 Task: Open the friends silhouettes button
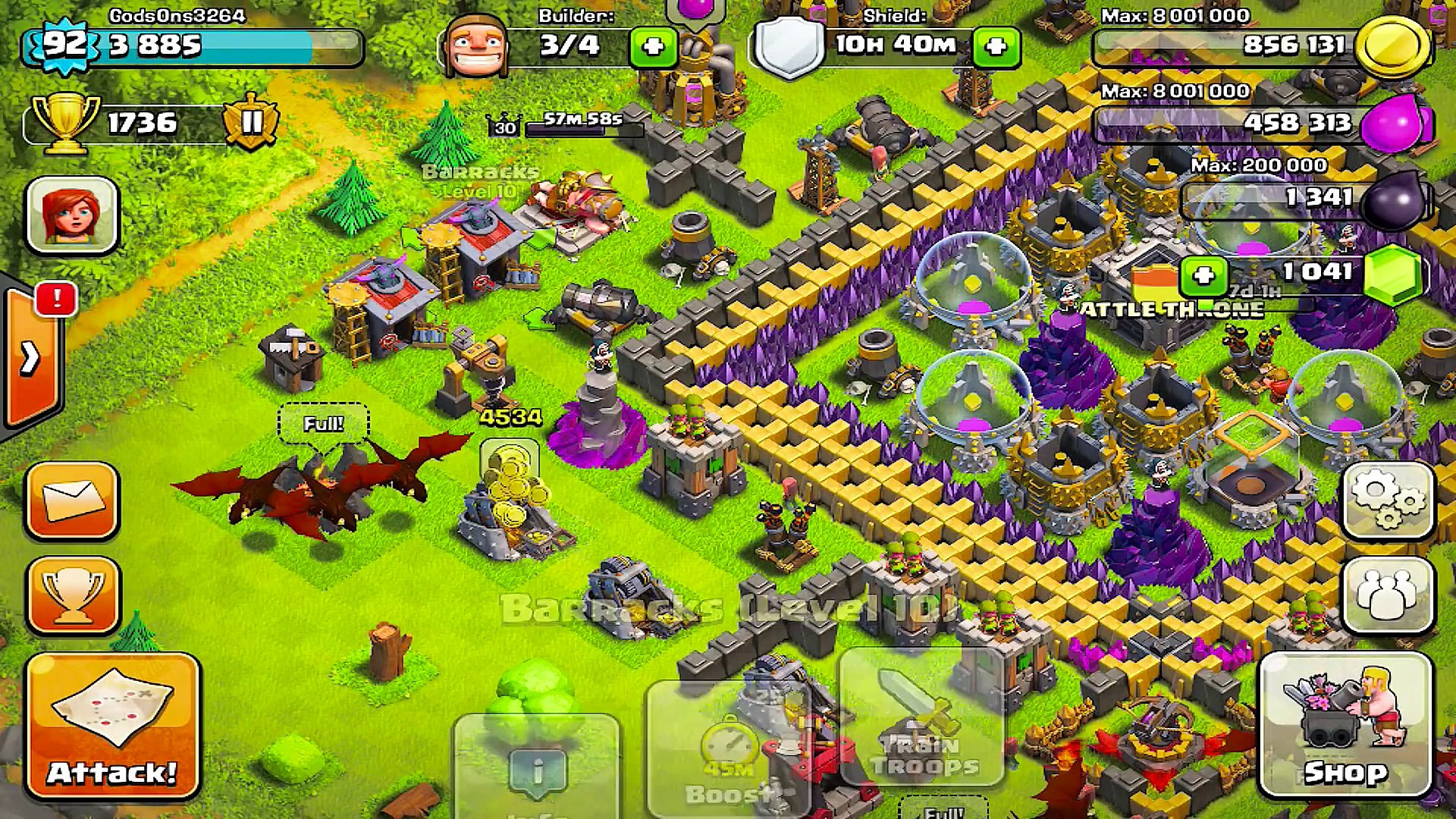pos(1387,595)
